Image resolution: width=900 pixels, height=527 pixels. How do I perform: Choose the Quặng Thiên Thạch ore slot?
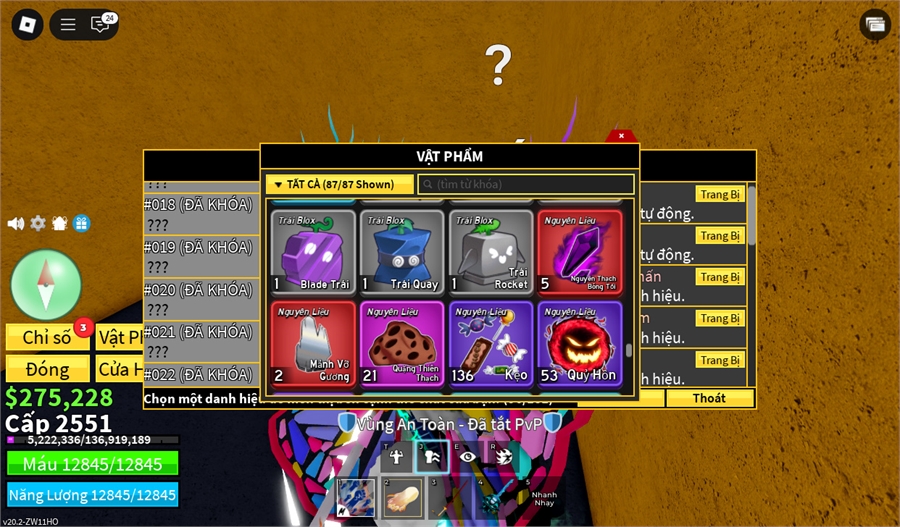click(403, 343)
